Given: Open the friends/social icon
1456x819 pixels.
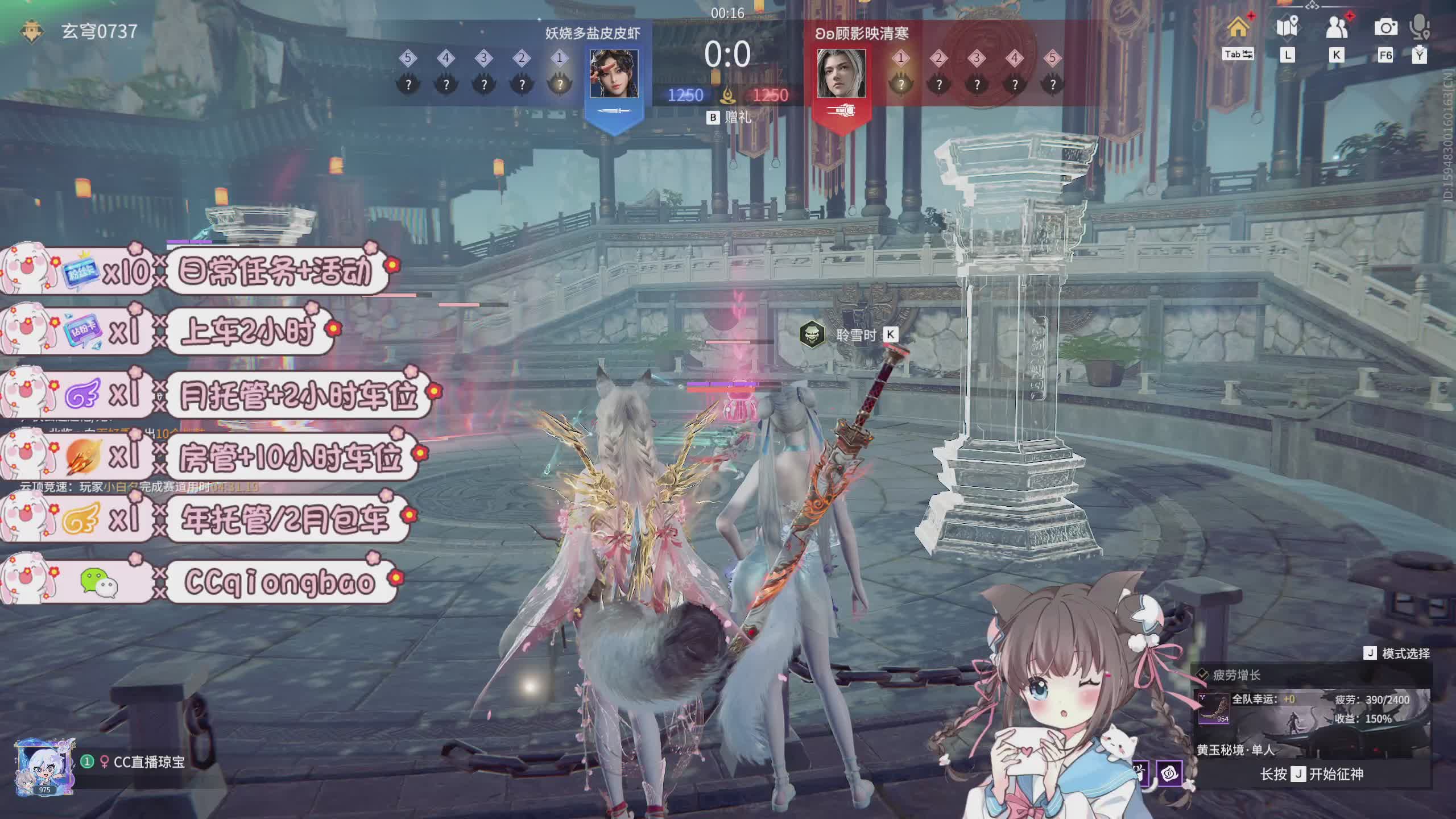Looking at the screenshot, I should point(1337,27).
